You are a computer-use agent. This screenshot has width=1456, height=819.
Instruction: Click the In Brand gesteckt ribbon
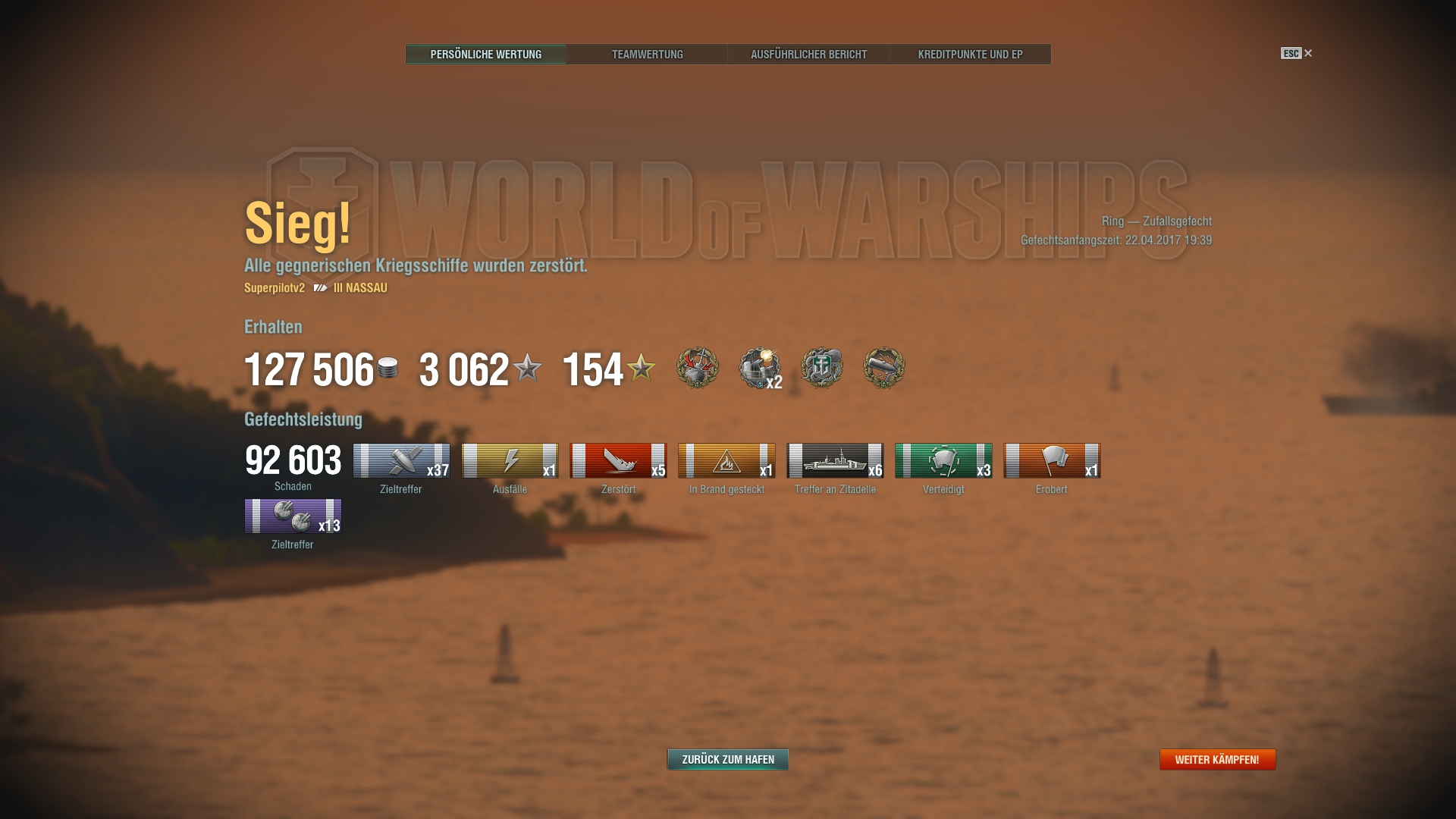coord(726,460)
